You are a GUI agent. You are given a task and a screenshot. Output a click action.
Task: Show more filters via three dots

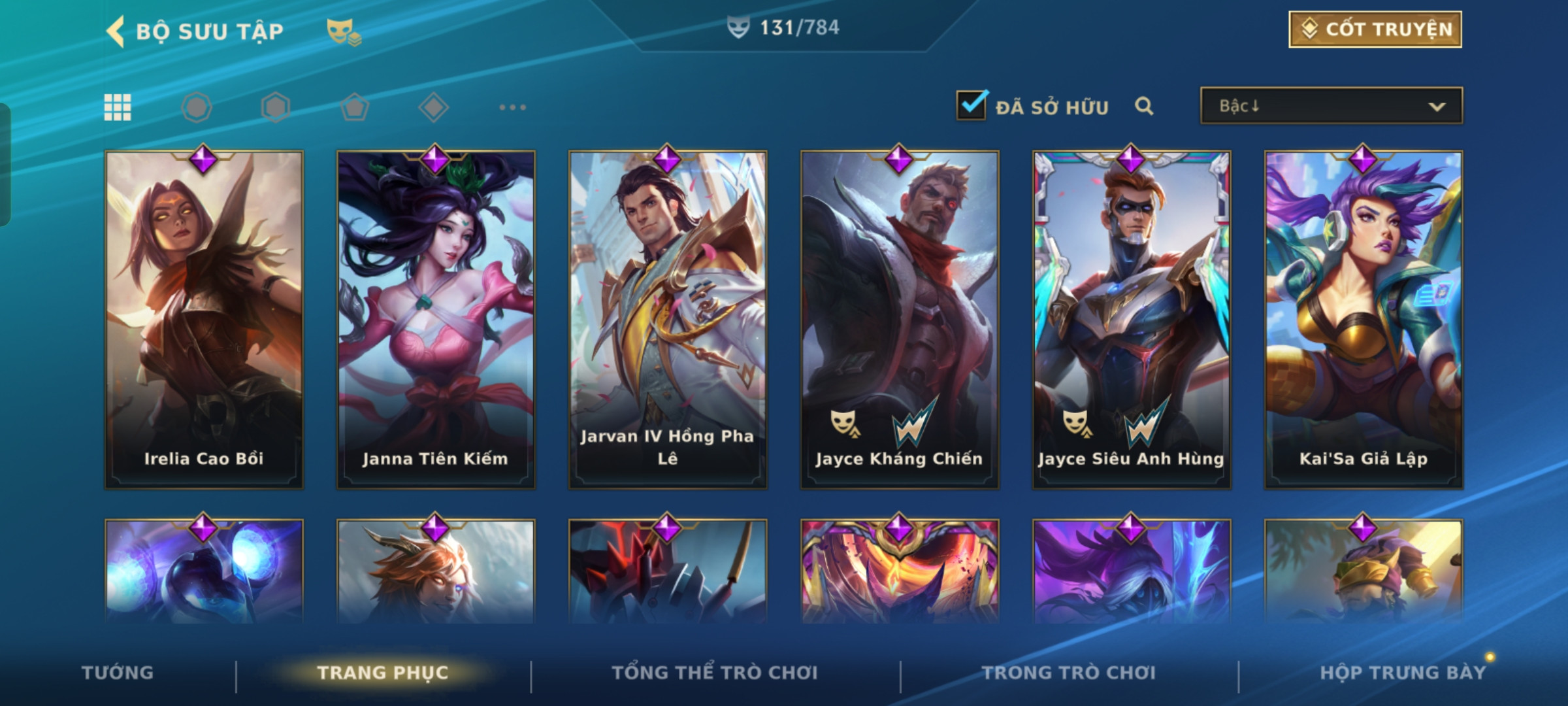(512, 107)
